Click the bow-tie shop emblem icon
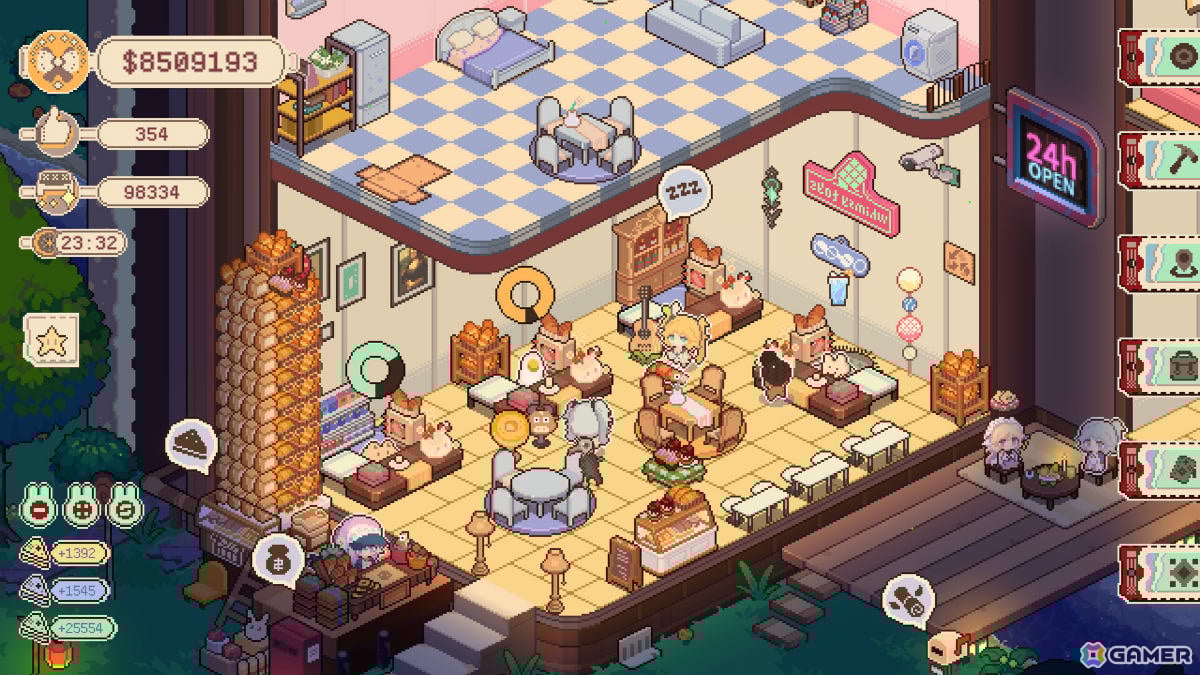 click(x=57, y=62)
